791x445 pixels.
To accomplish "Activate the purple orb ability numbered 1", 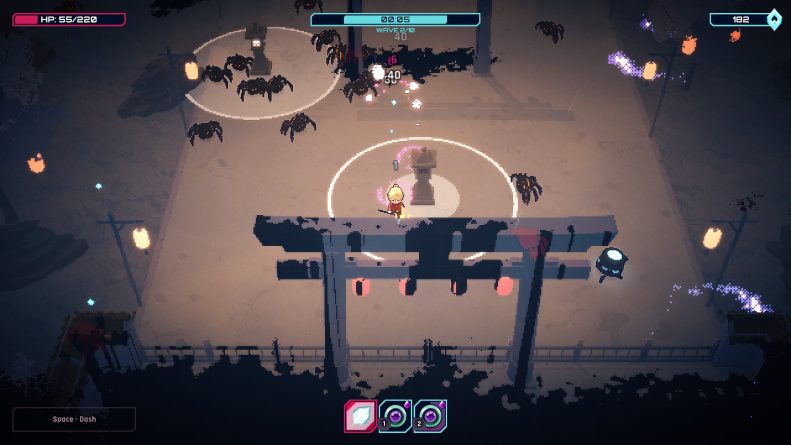I will (x=396, y=416).
